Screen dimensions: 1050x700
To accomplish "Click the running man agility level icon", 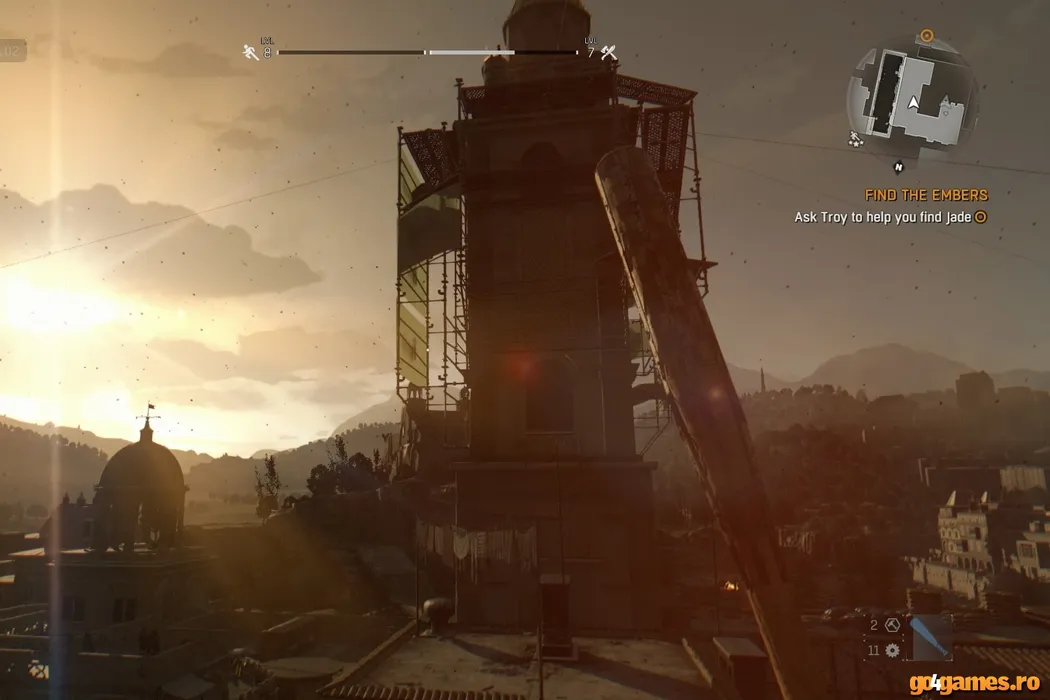I will click(x=250, y=52).
